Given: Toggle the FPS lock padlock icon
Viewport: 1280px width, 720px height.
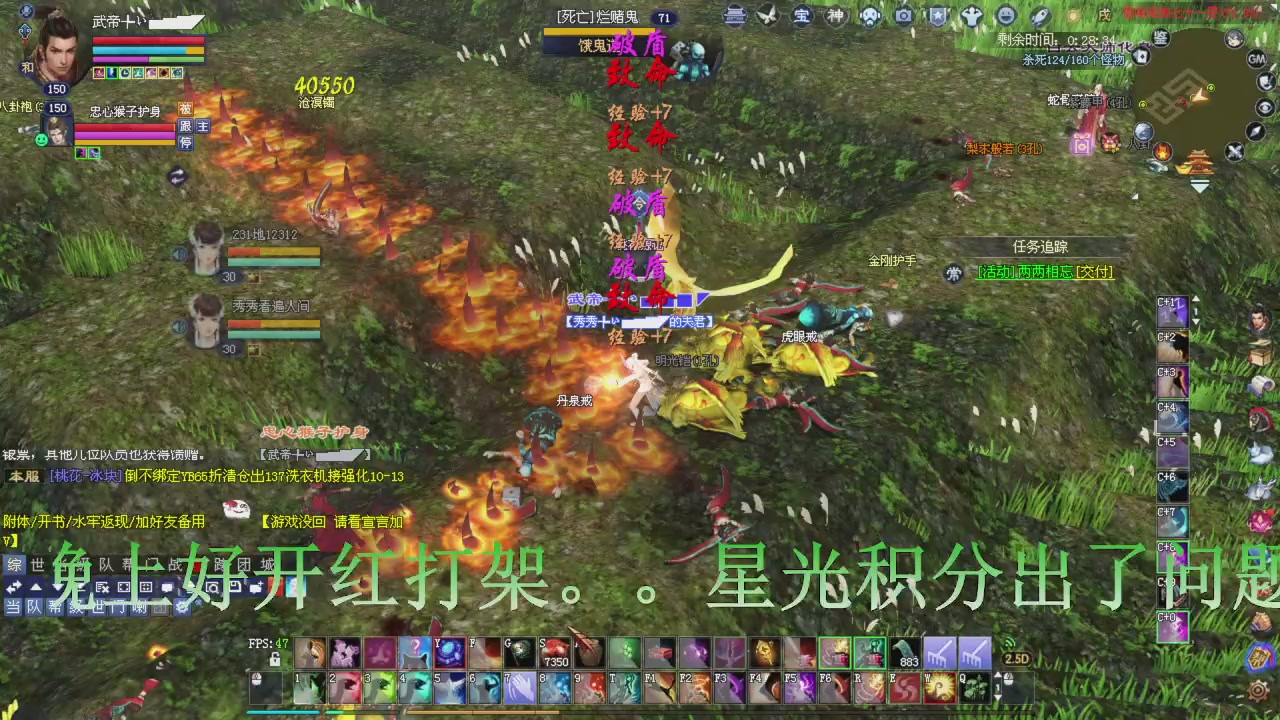Looking at the screenshot, I should click(273, 659).
